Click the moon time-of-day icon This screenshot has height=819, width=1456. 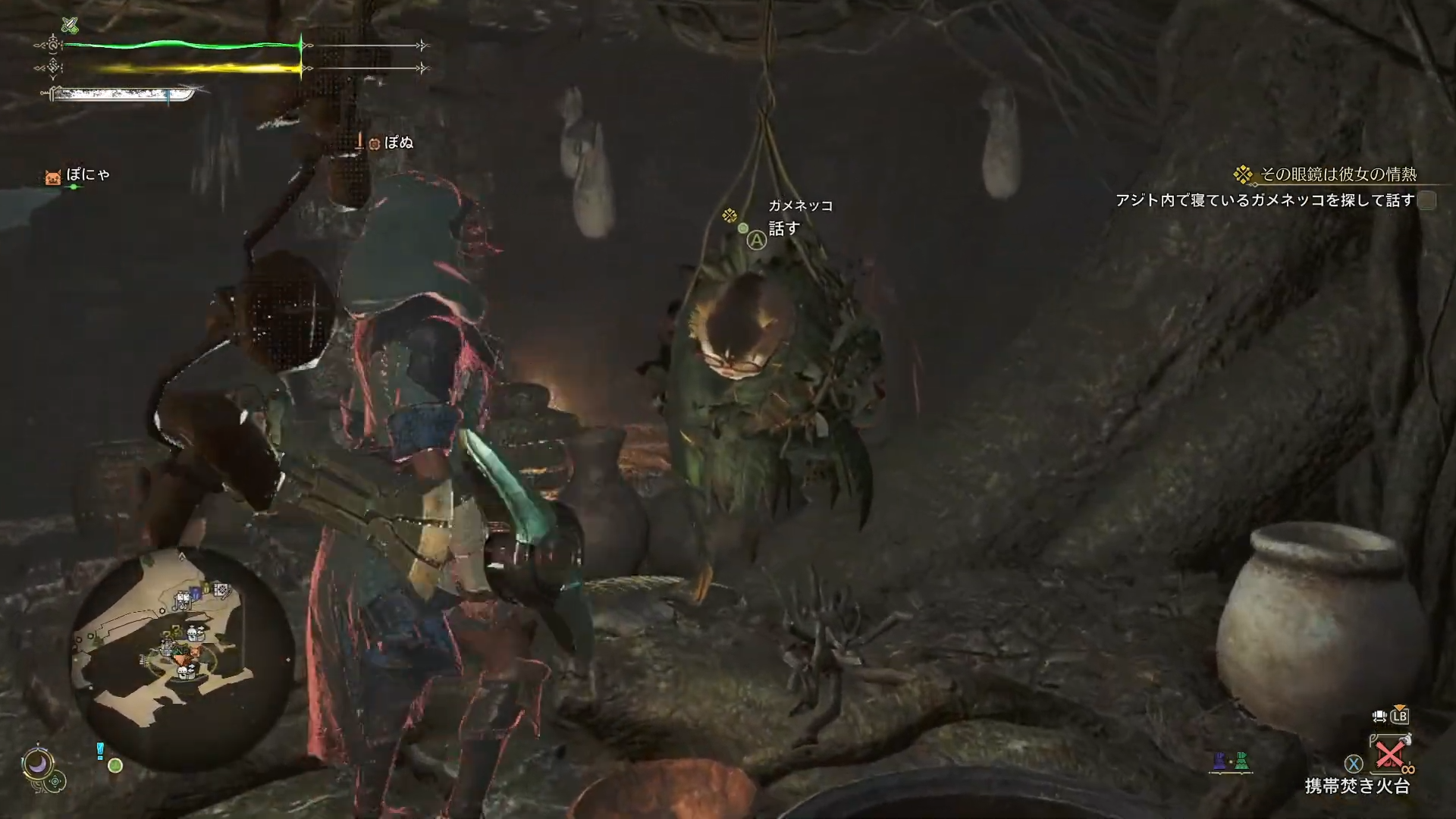click(x=38, y=763)
